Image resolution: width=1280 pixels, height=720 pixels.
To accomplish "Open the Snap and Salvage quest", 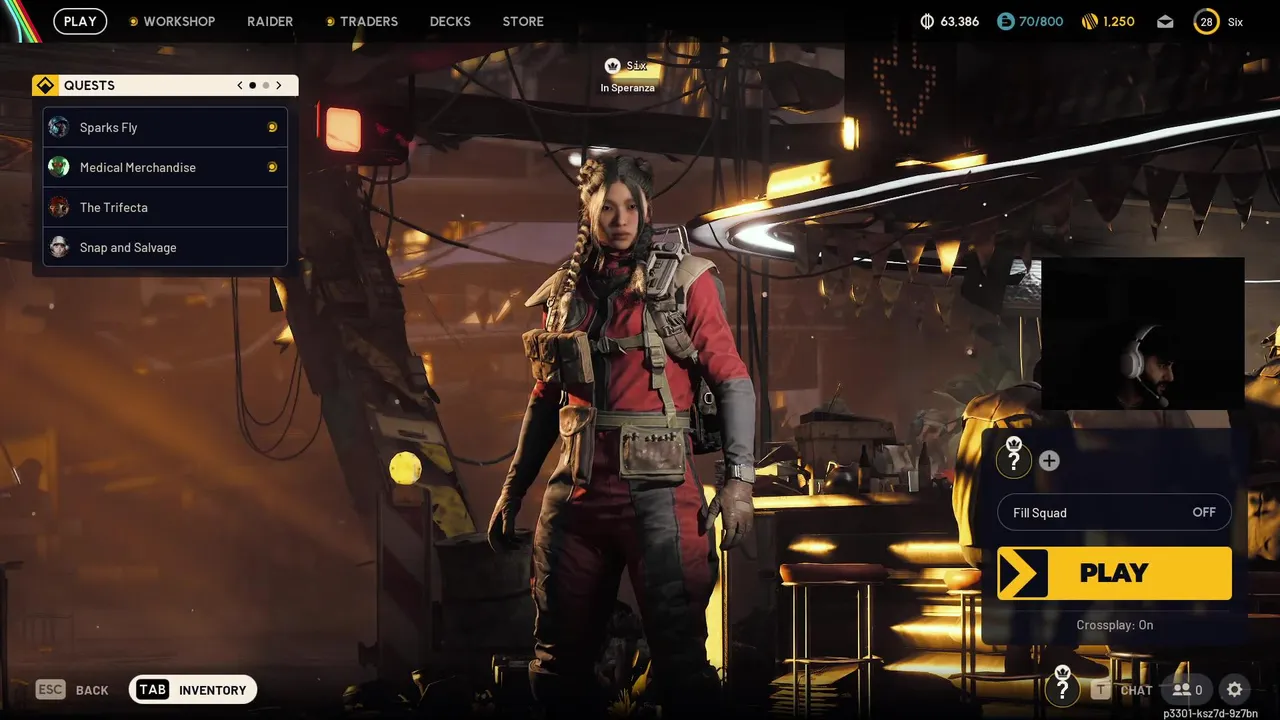I will pyautogui.click(x=165, y=248).
